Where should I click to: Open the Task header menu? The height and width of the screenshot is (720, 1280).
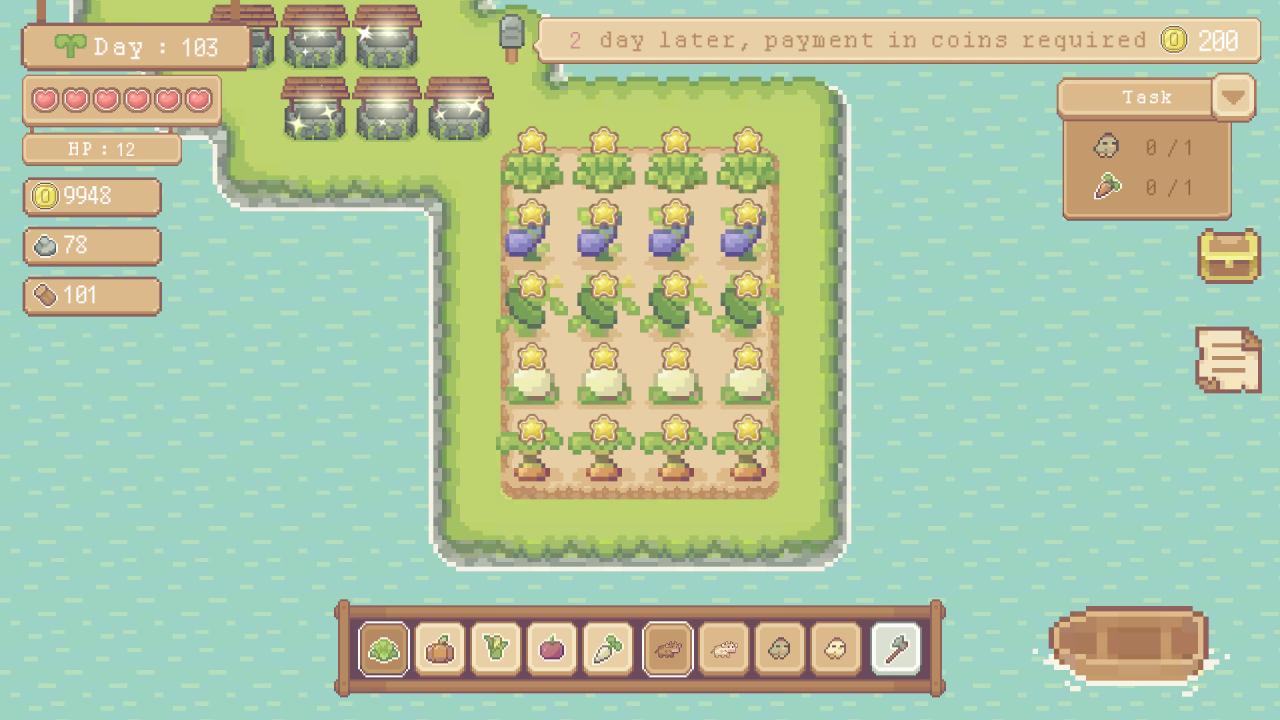click(1145, 97)
